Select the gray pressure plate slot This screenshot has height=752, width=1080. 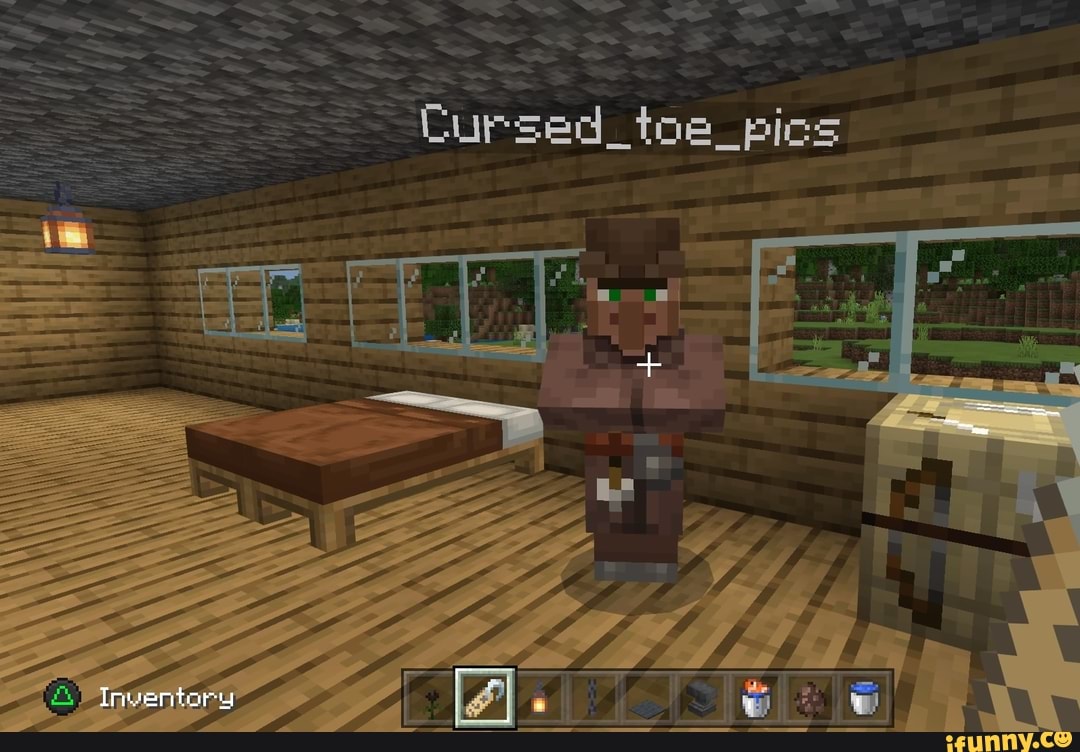(x=647, y=698)
